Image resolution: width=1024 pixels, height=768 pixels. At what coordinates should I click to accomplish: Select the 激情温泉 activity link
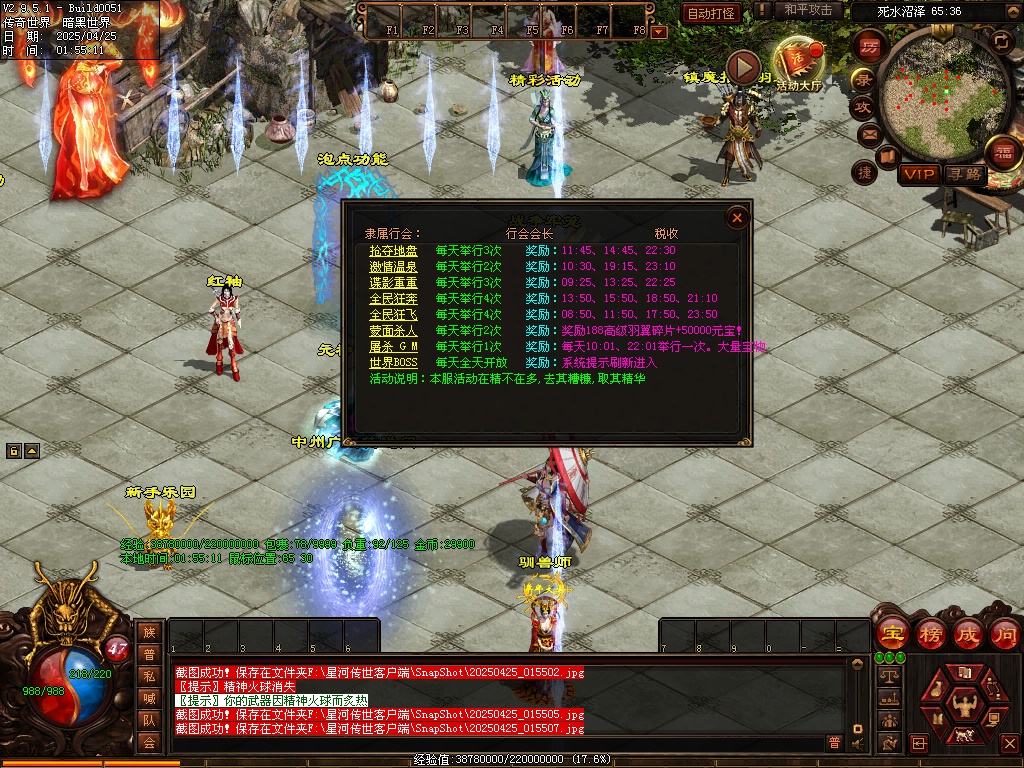(x=393, y=267)
